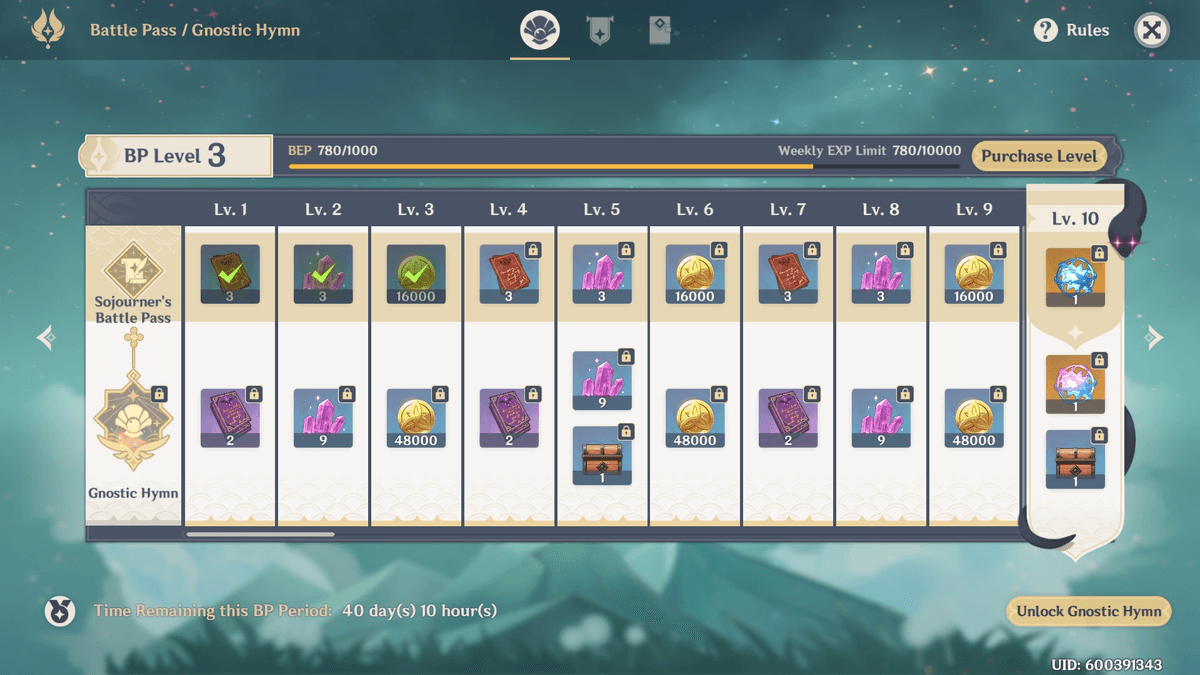Select Lv. 2 Gnostic Hymn 9 crystals
This screenshot has width=1200, height=675.
pos(323,418)
